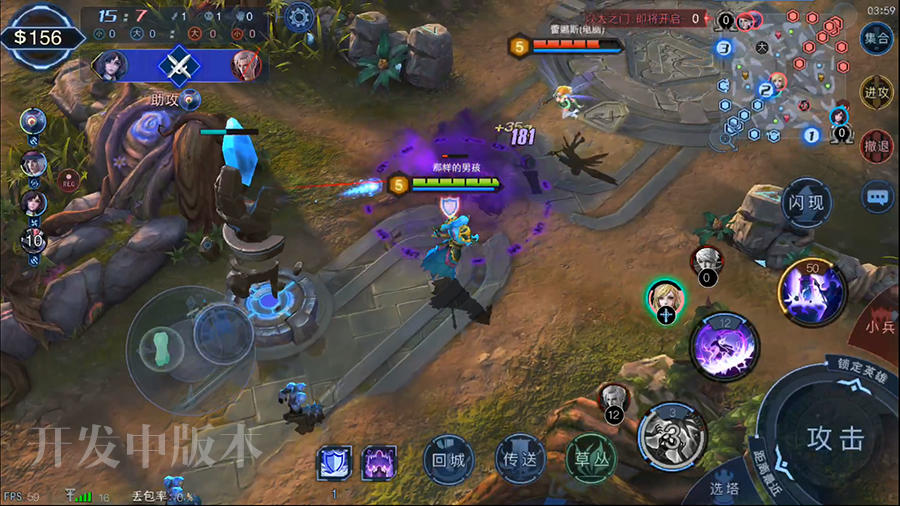The width and height of the screenshot is (900, 506).
Task: Use the 传送 teleport button
Action: point(520,461)
